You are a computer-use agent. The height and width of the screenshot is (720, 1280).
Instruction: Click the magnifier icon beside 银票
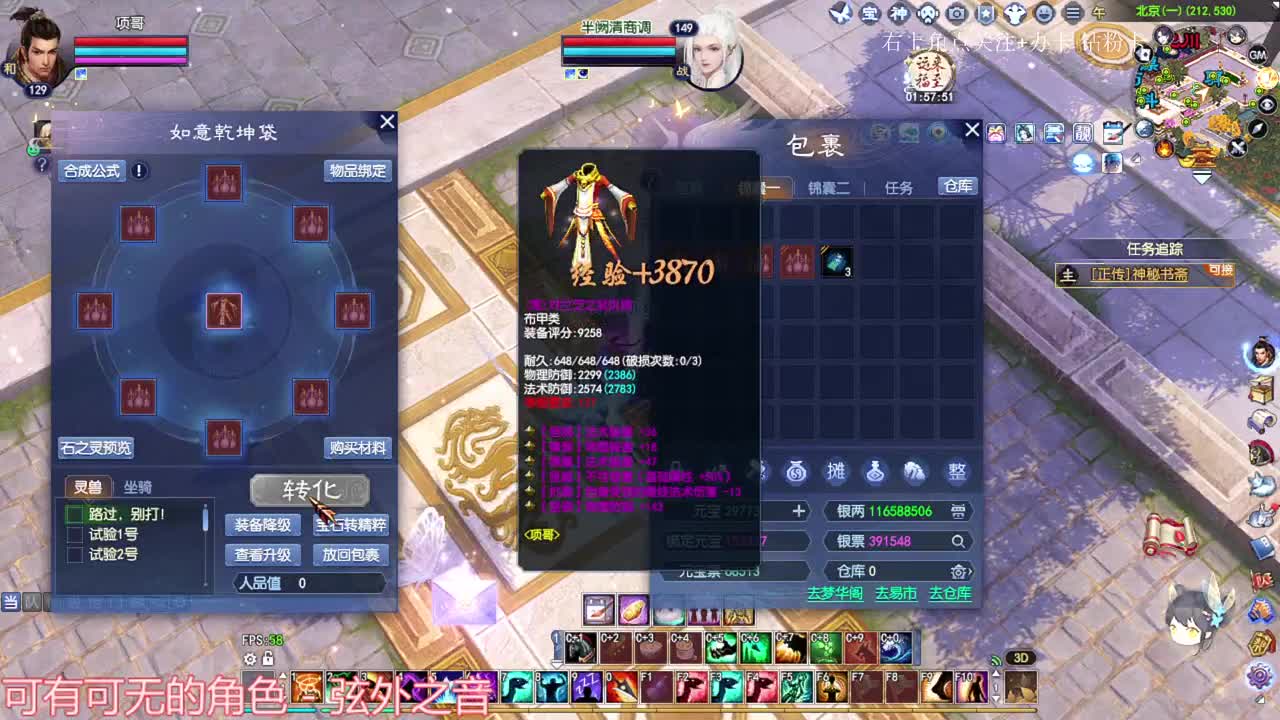pyautogui.click(x=959, y=541)
